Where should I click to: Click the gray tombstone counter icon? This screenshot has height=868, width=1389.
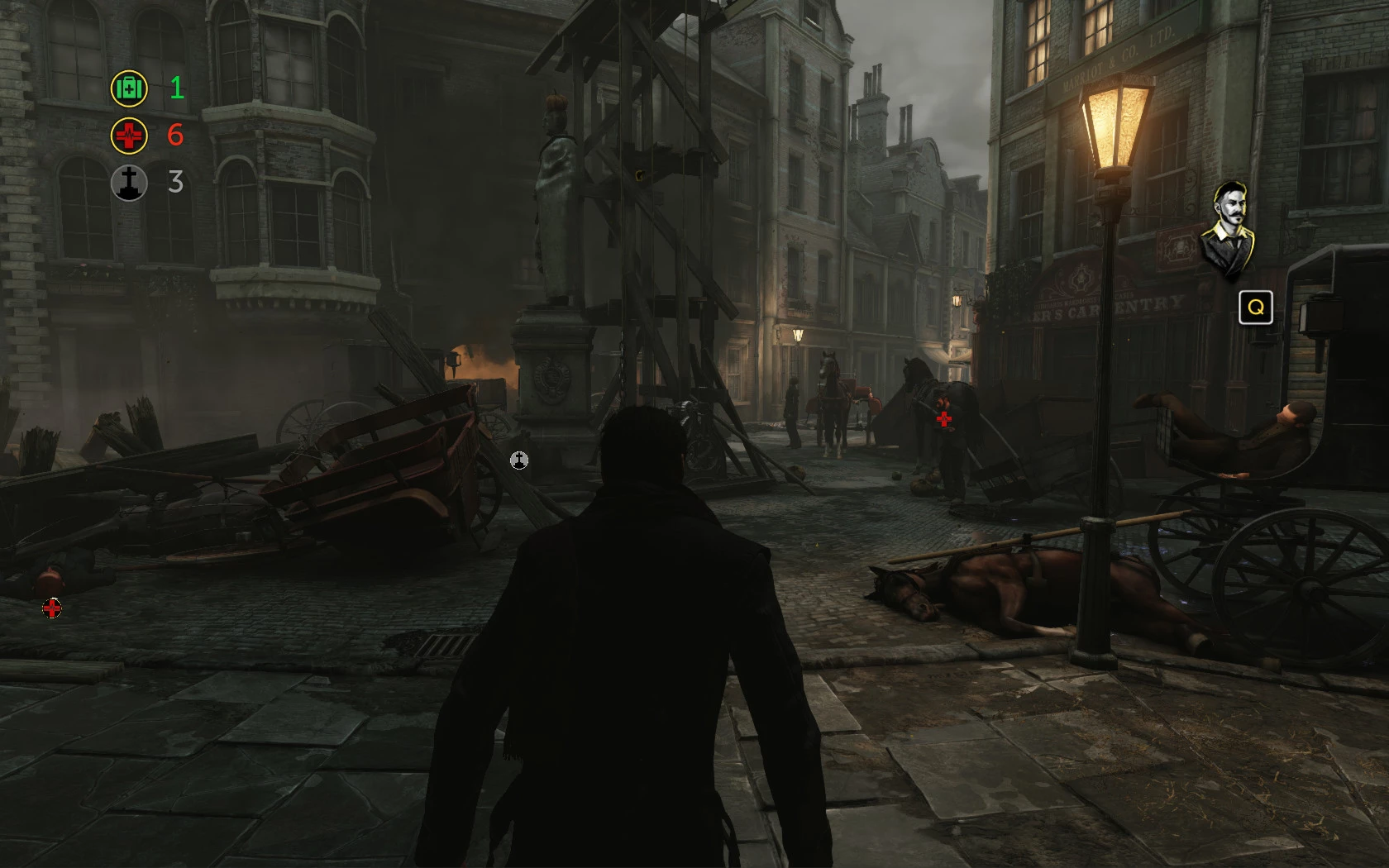click(129, 183)
